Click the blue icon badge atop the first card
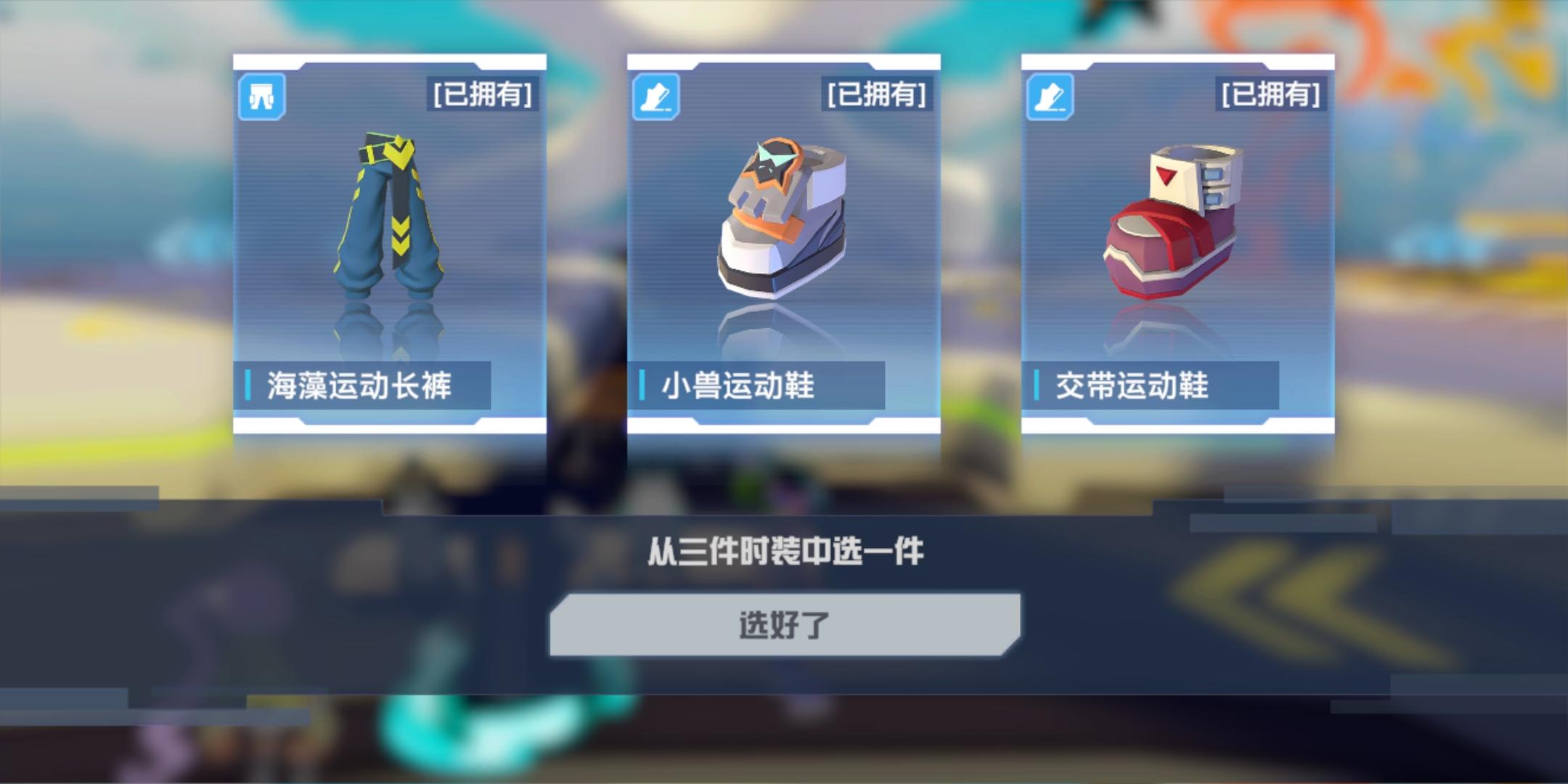This screenshot has height=784, width=1568. point(264,96)
